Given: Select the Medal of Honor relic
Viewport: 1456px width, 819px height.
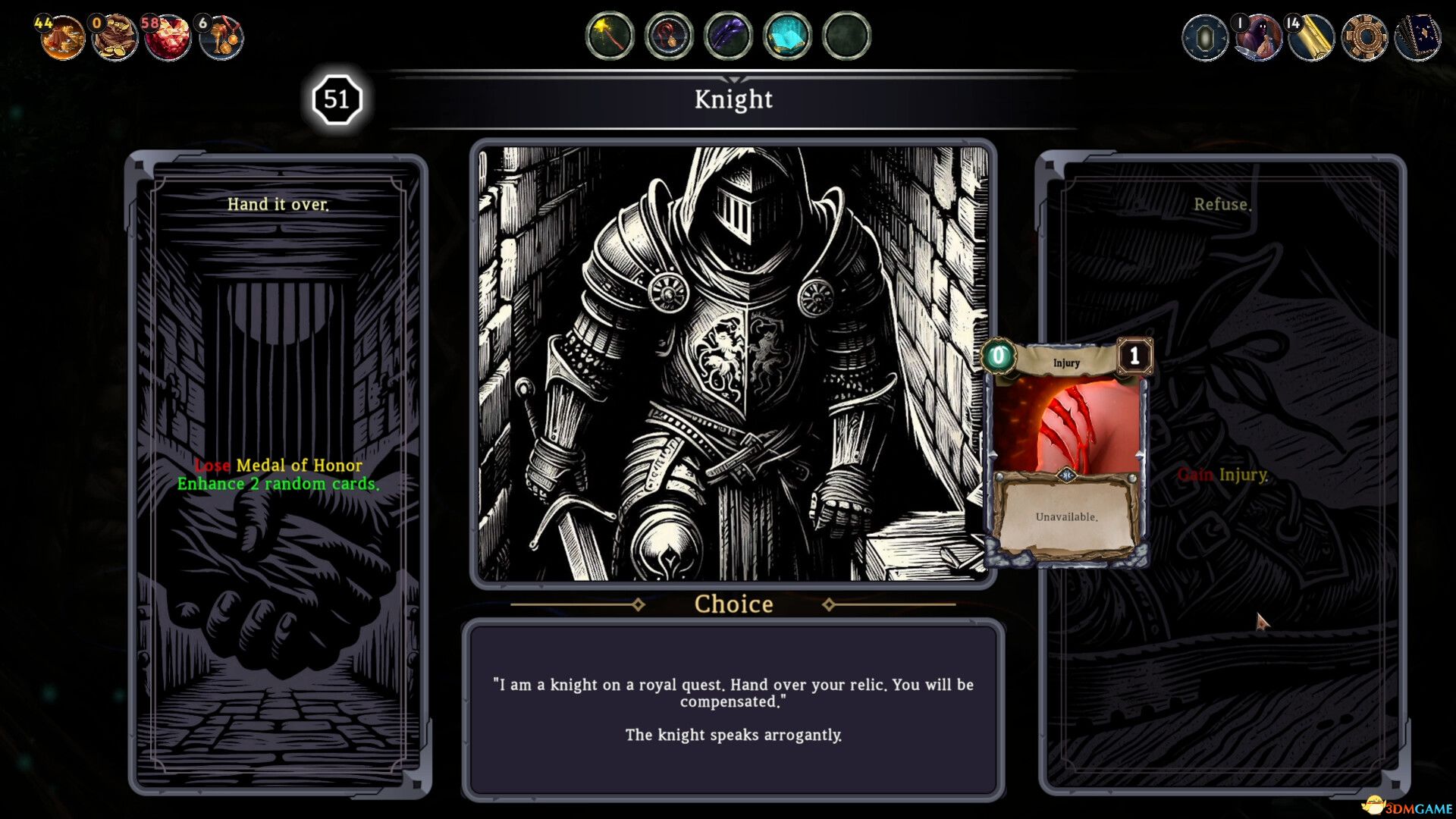Looking at the screenshot, I should coord(669,36).
